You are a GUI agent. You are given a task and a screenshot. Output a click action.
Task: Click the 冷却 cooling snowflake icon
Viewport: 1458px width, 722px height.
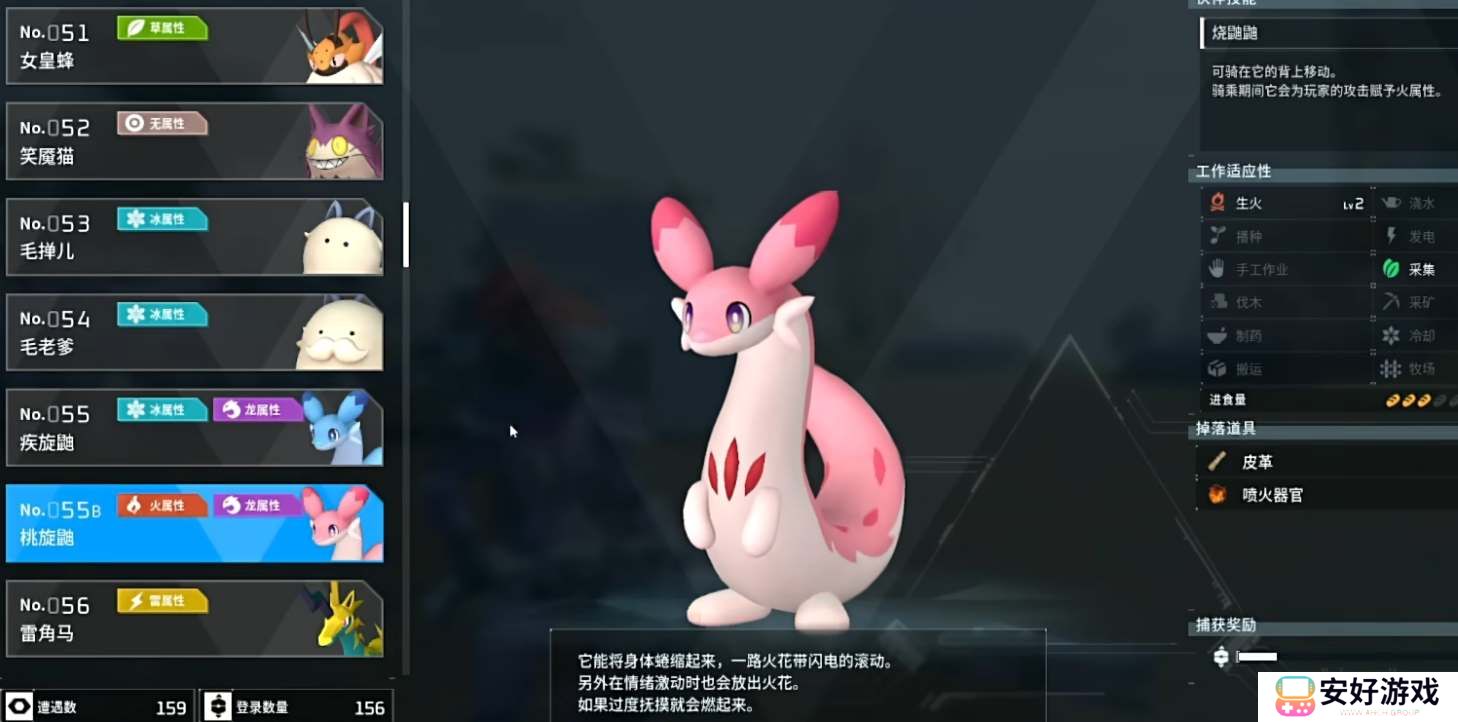1390,336
